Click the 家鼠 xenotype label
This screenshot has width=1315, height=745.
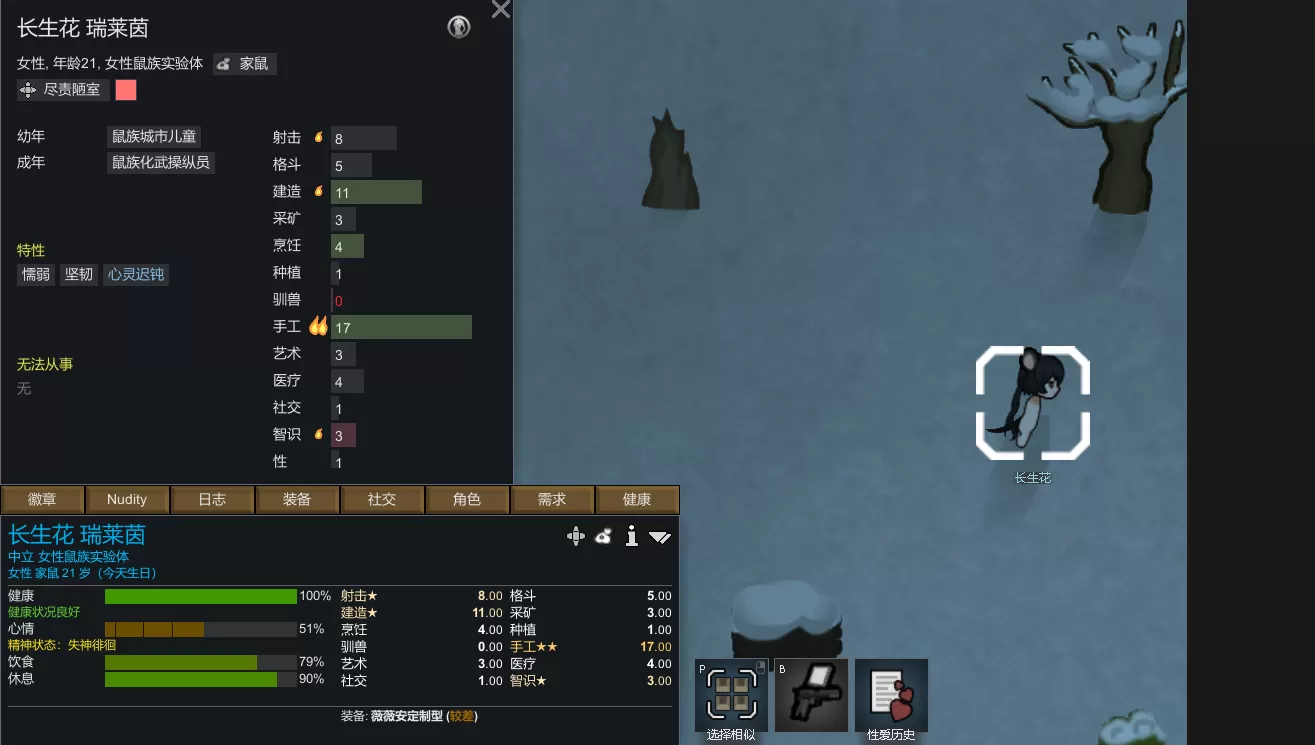(x=245, y=64)
